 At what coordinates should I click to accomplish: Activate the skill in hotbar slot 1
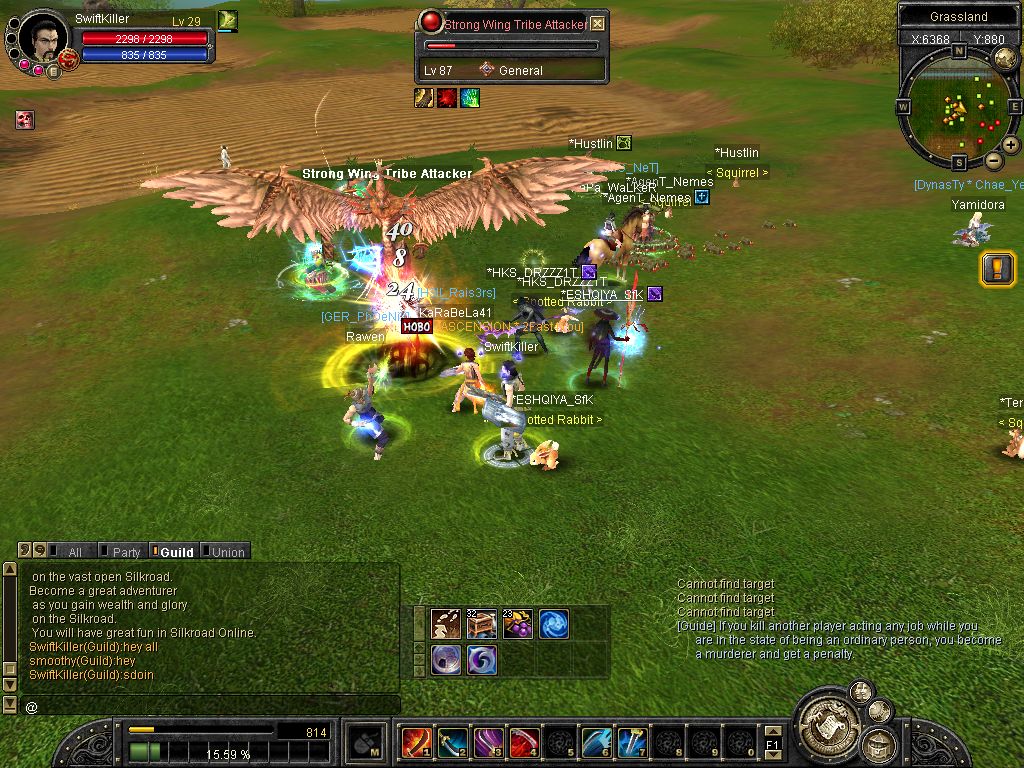point(415,742)
